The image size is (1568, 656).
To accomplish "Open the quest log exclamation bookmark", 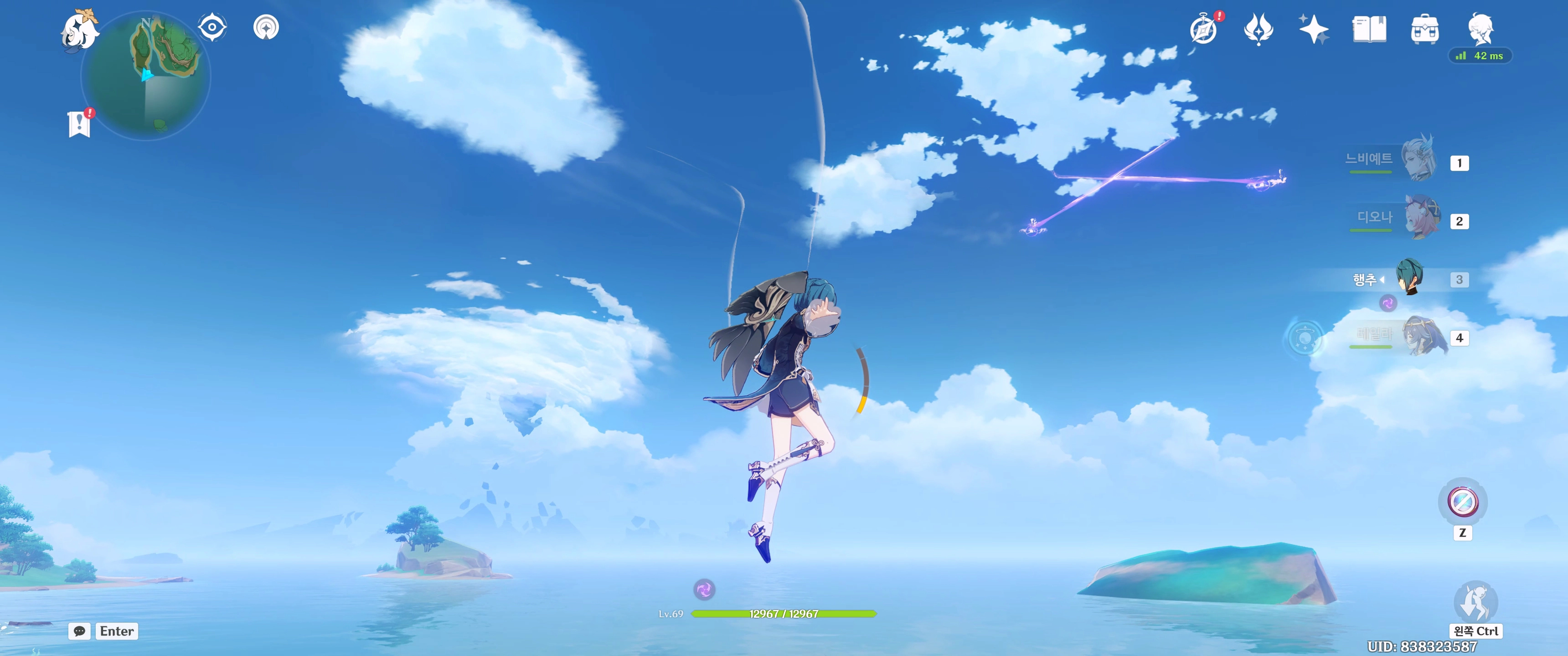I will point(79,123).
